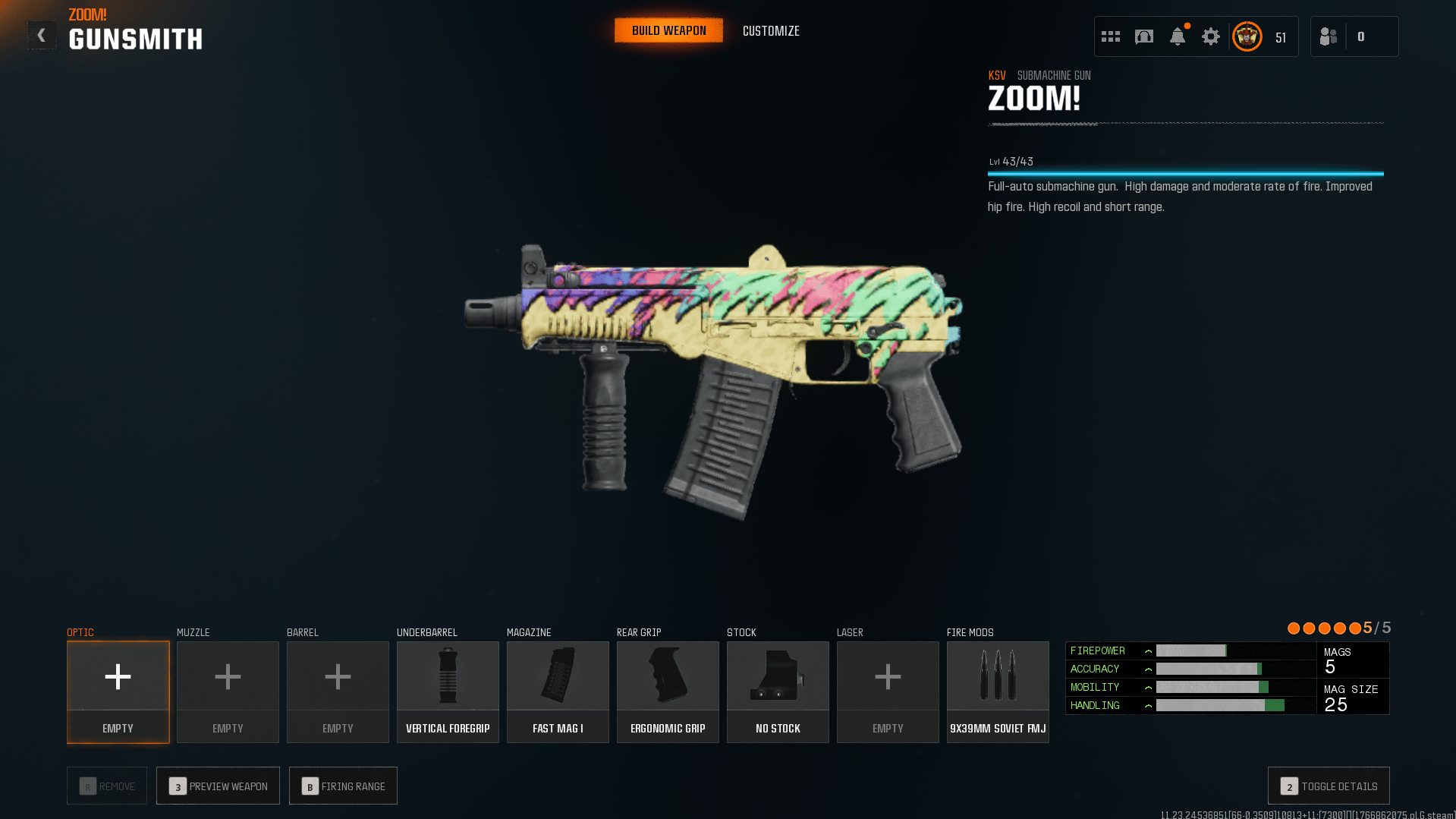Select the Vertical Foregrip underbarrel slot

coord(448,691)
